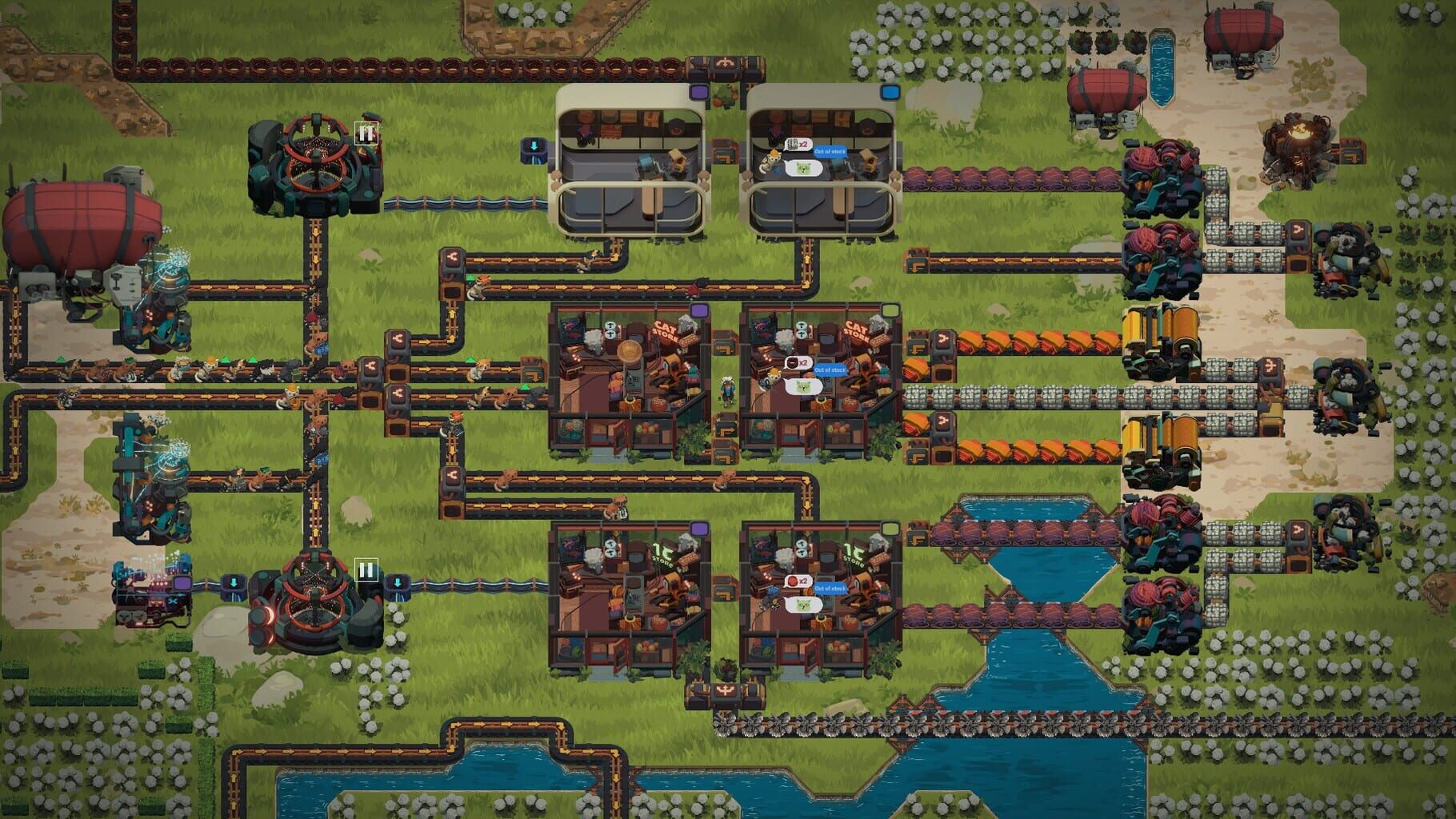Select the x2 item request bubble in the shop
The image size is (1456, 819).
[797, 362]
